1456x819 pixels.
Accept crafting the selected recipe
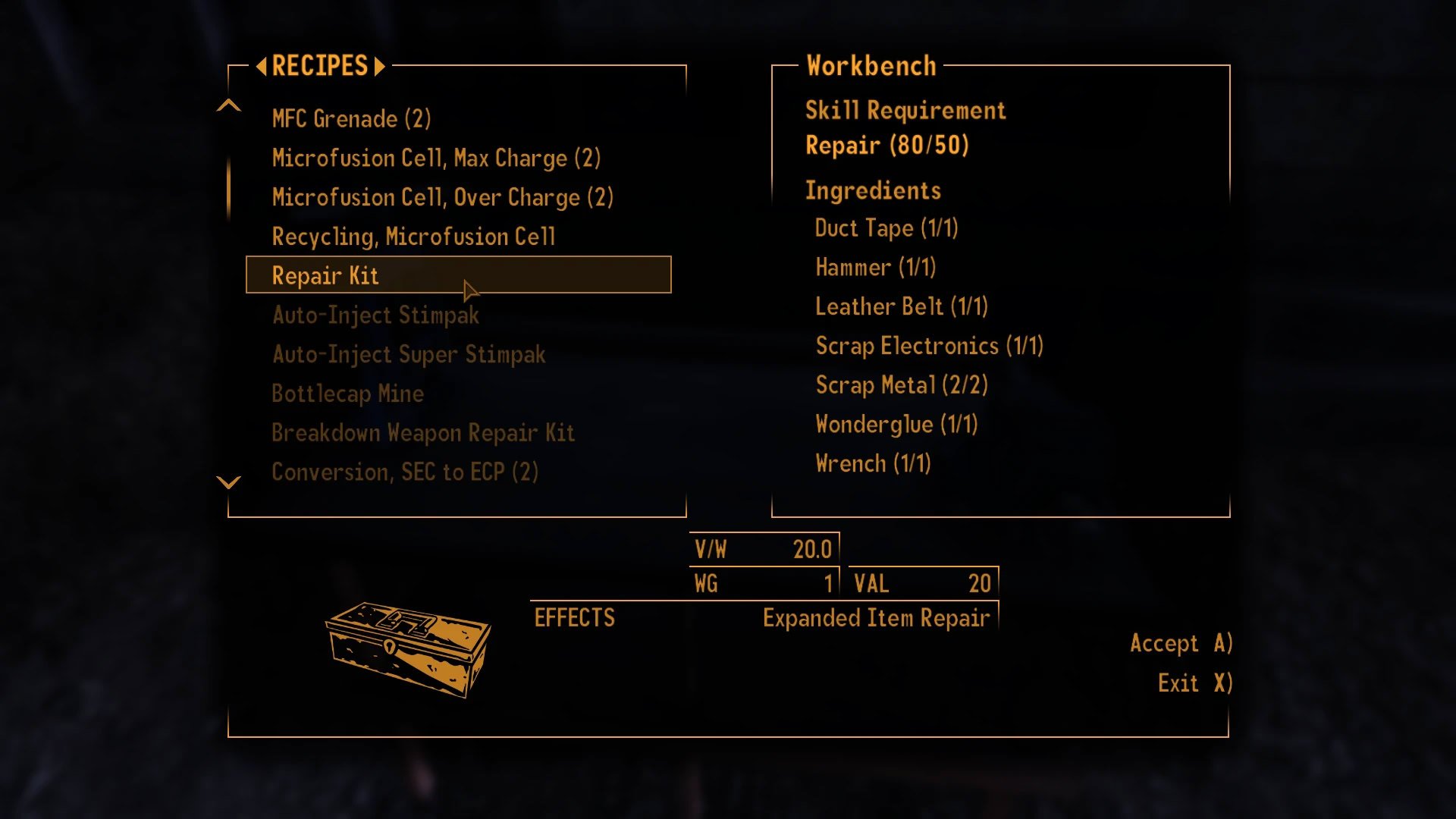pyautogui.click(x=1180, y=644)
